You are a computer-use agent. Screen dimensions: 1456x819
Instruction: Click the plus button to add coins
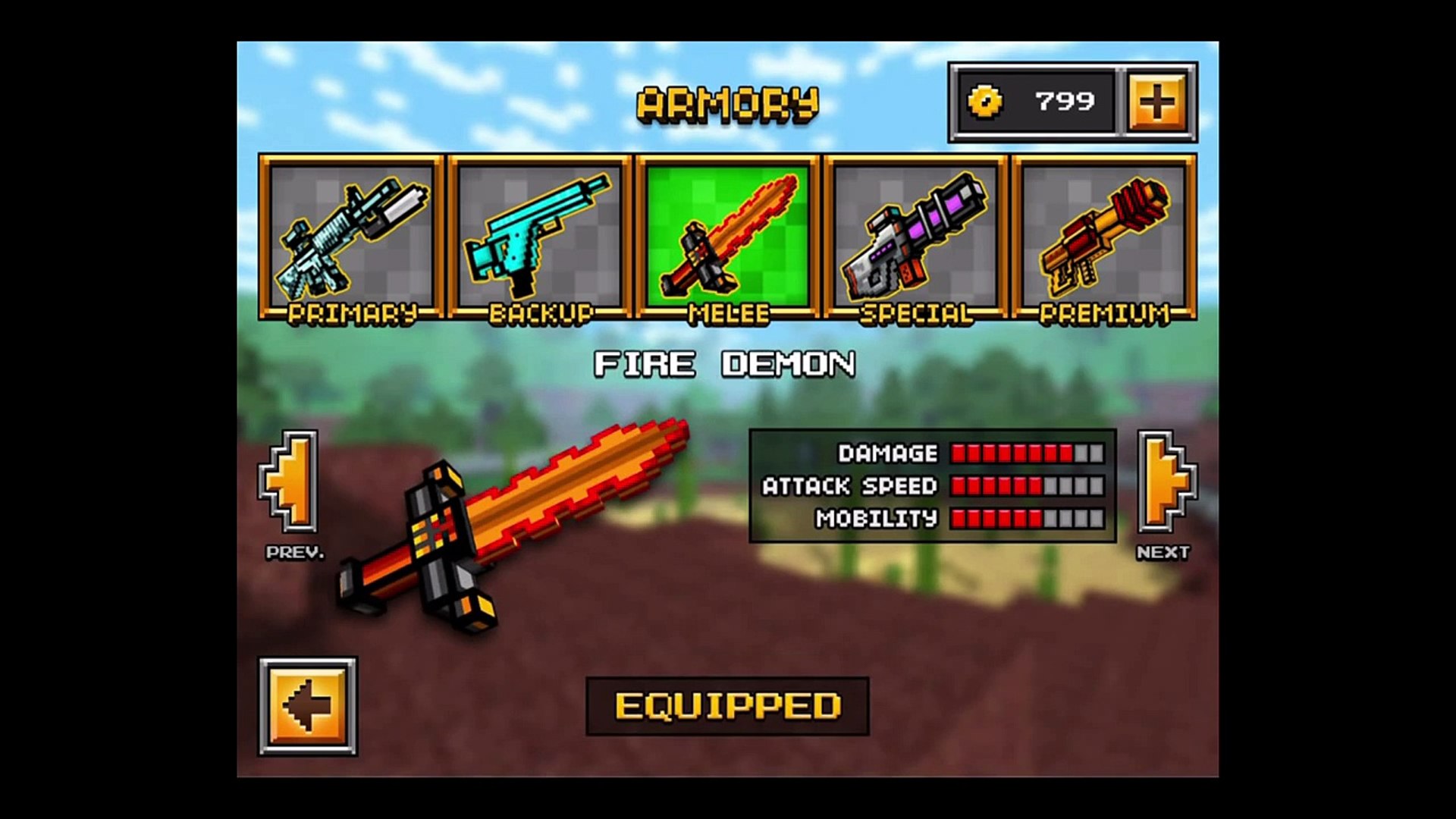point(1157,102)
